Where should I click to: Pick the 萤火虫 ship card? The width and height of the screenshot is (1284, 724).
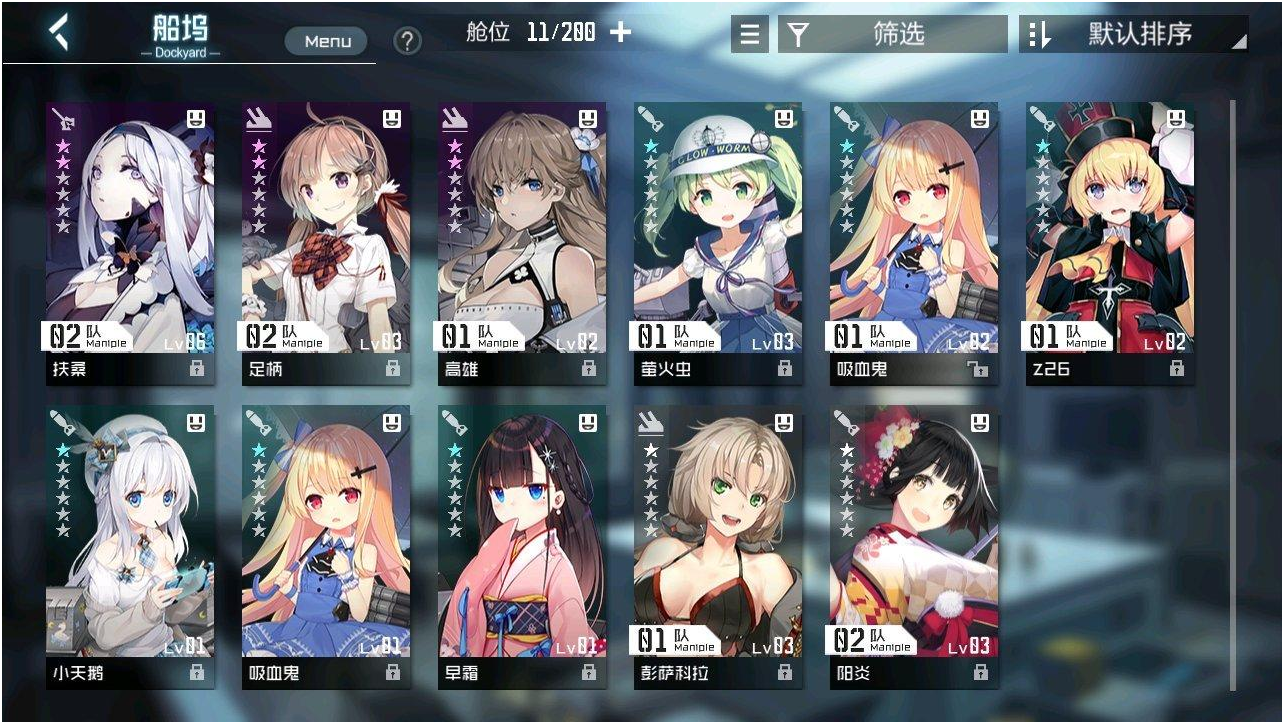coord(718,240)
